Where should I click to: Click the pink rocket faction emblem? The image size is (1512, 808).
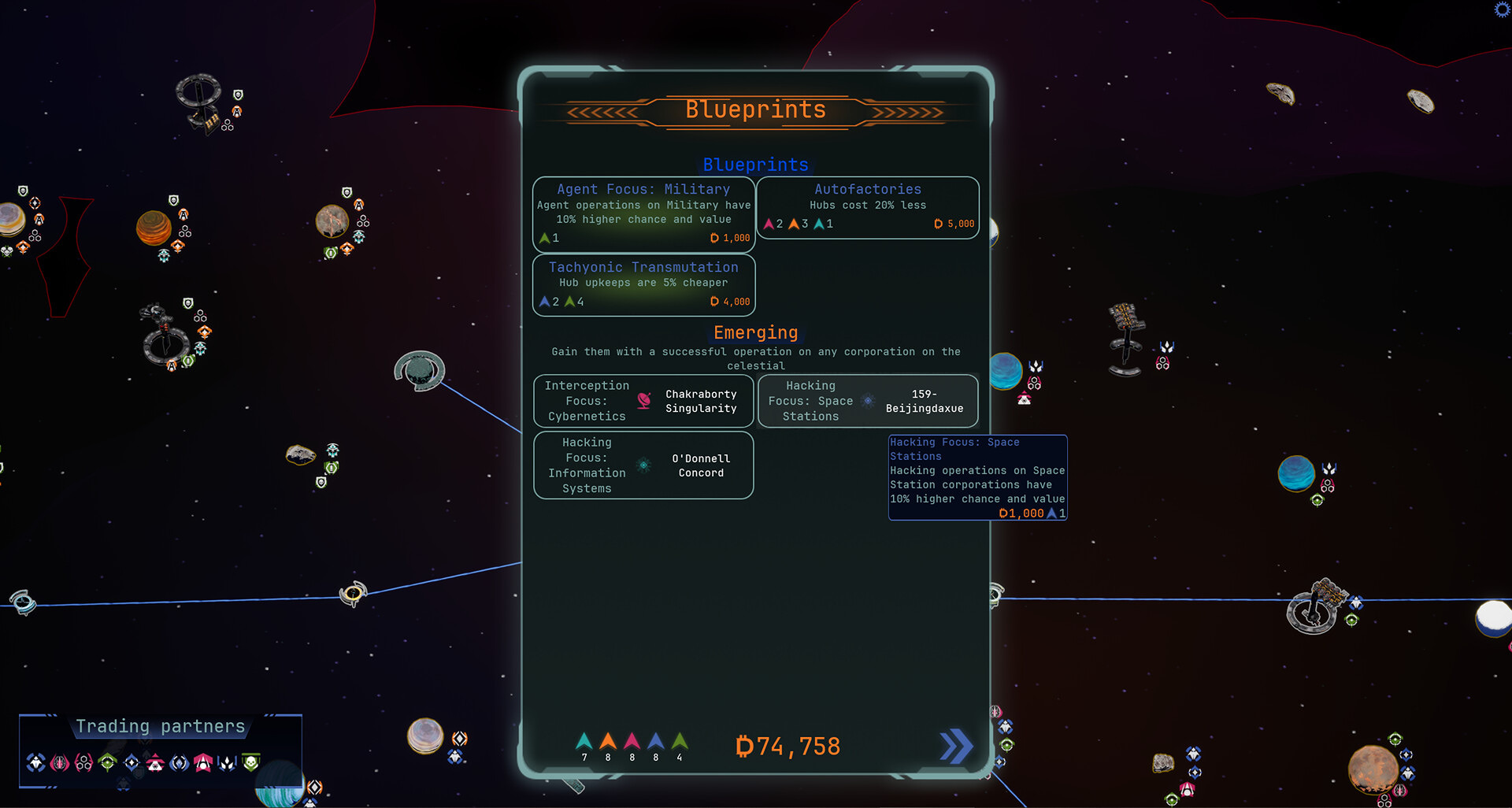[x=202, y=762]
